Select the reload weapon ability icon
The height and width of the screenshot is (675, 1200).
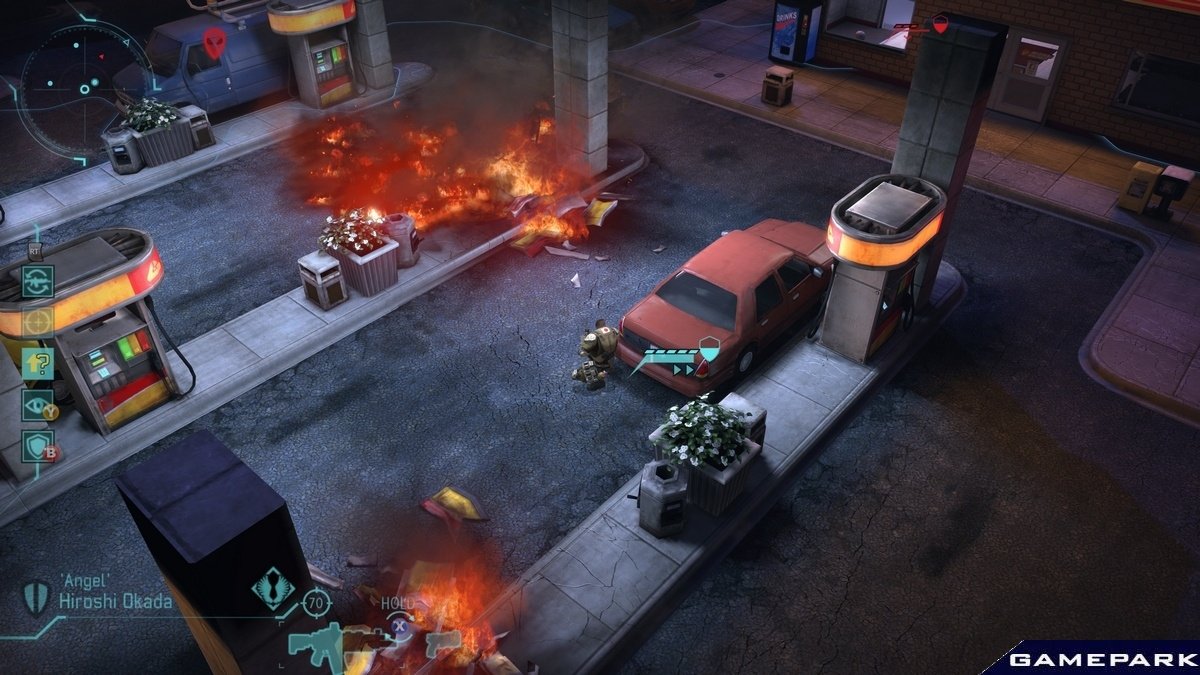point(37,281)
